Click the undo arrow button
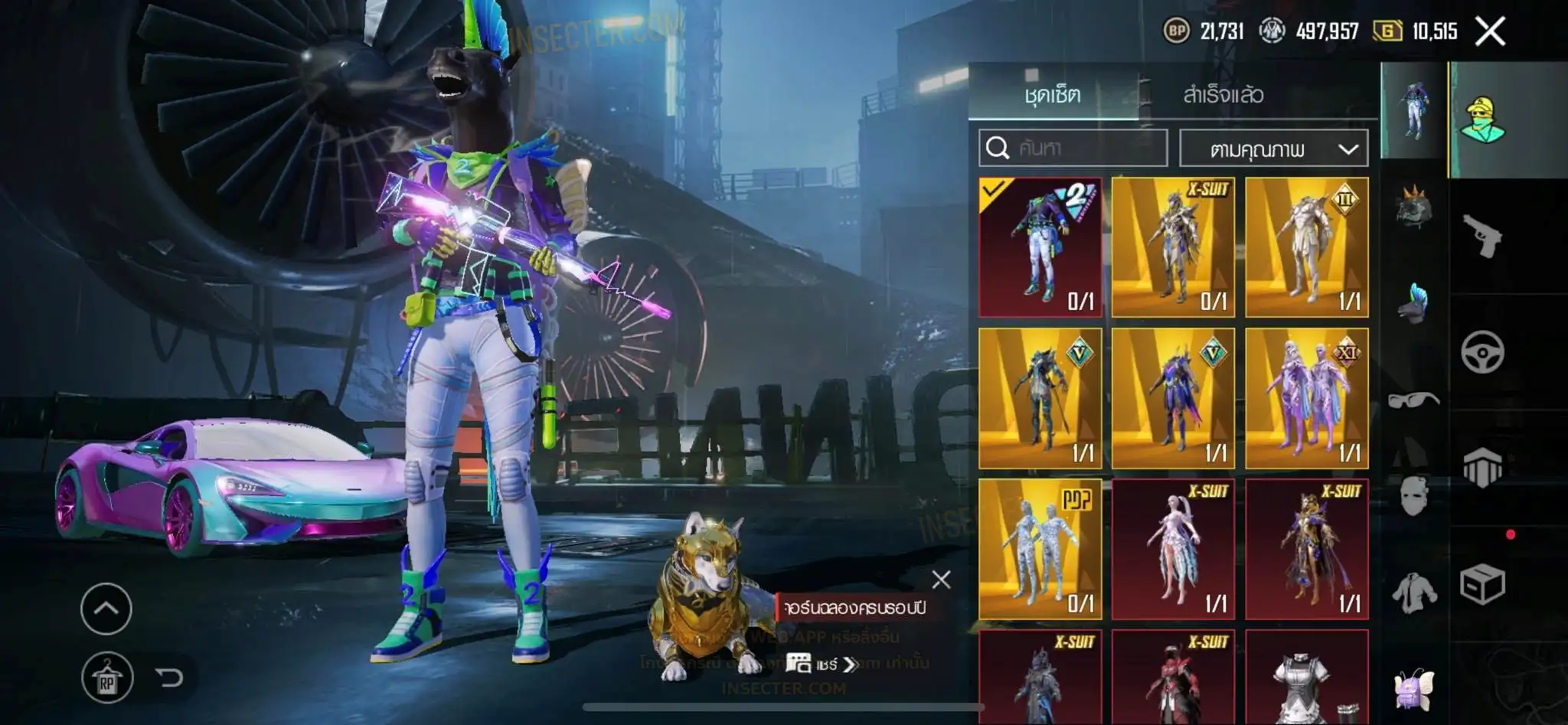The height and width of the screenshot is (725, 1568). point(168,678)
